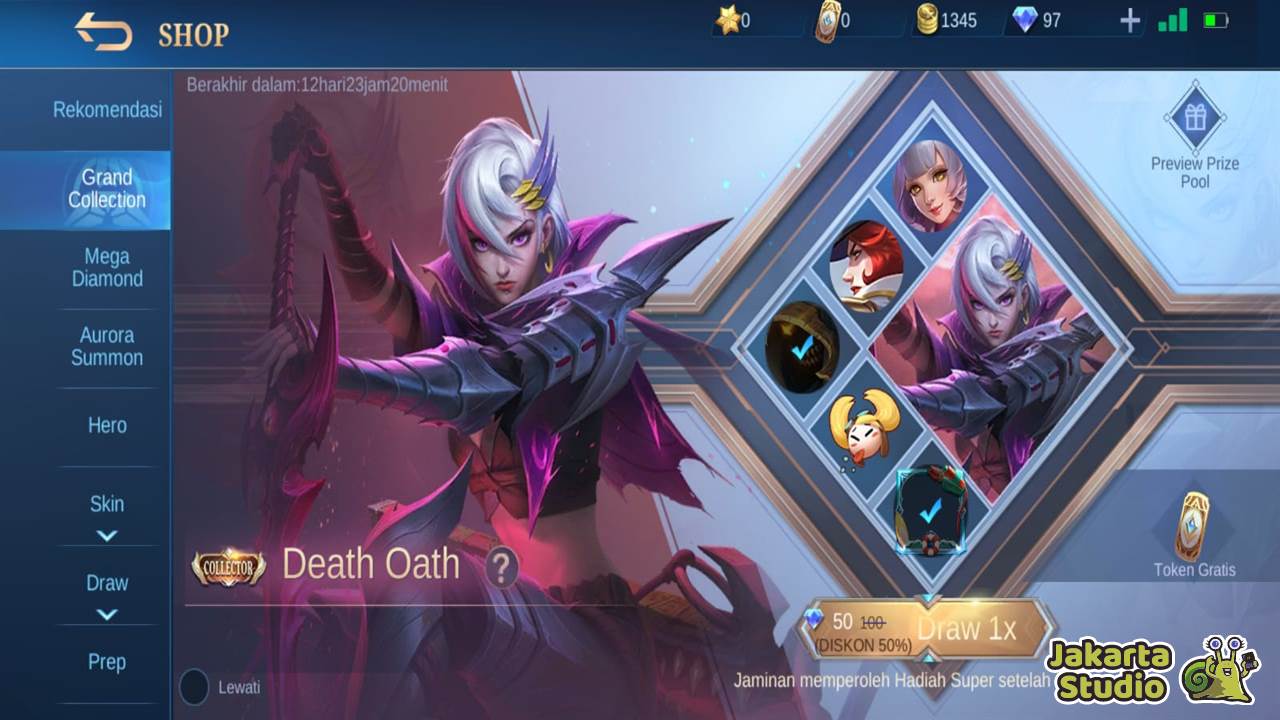Switch to the Rekomendasi tab

click(x=105, y=110)
